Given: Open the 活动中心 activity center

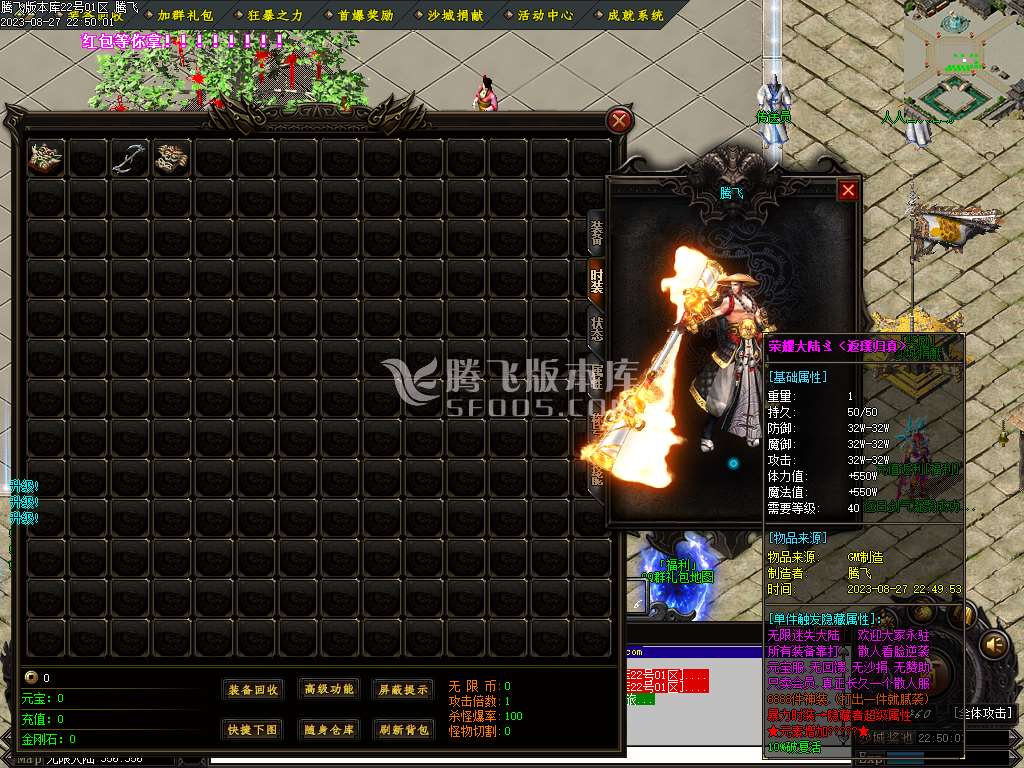Looking at the screenshot, I should (545, 15).
